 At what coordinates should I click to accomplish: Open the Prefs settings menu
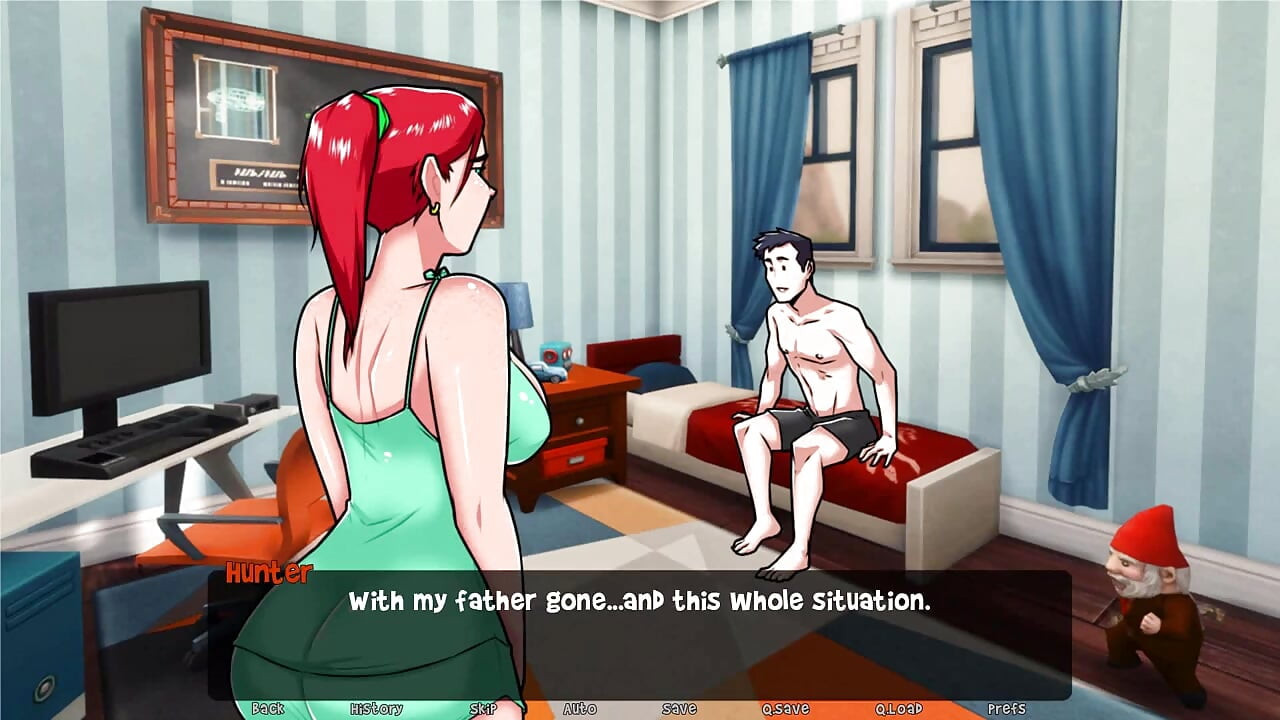click(x=1005, y=708)
